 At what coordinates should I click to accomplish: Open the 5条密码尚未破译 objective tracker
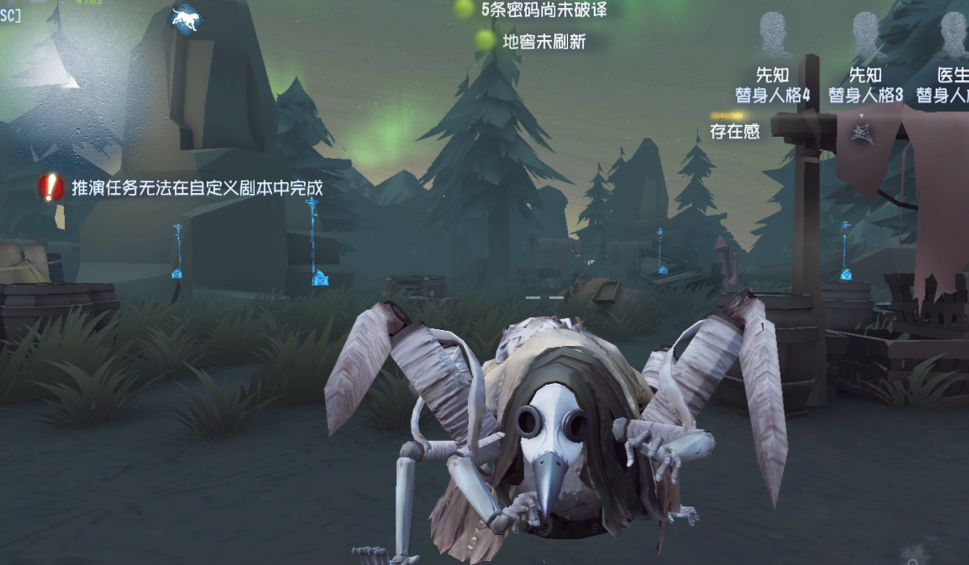point(532,10)
